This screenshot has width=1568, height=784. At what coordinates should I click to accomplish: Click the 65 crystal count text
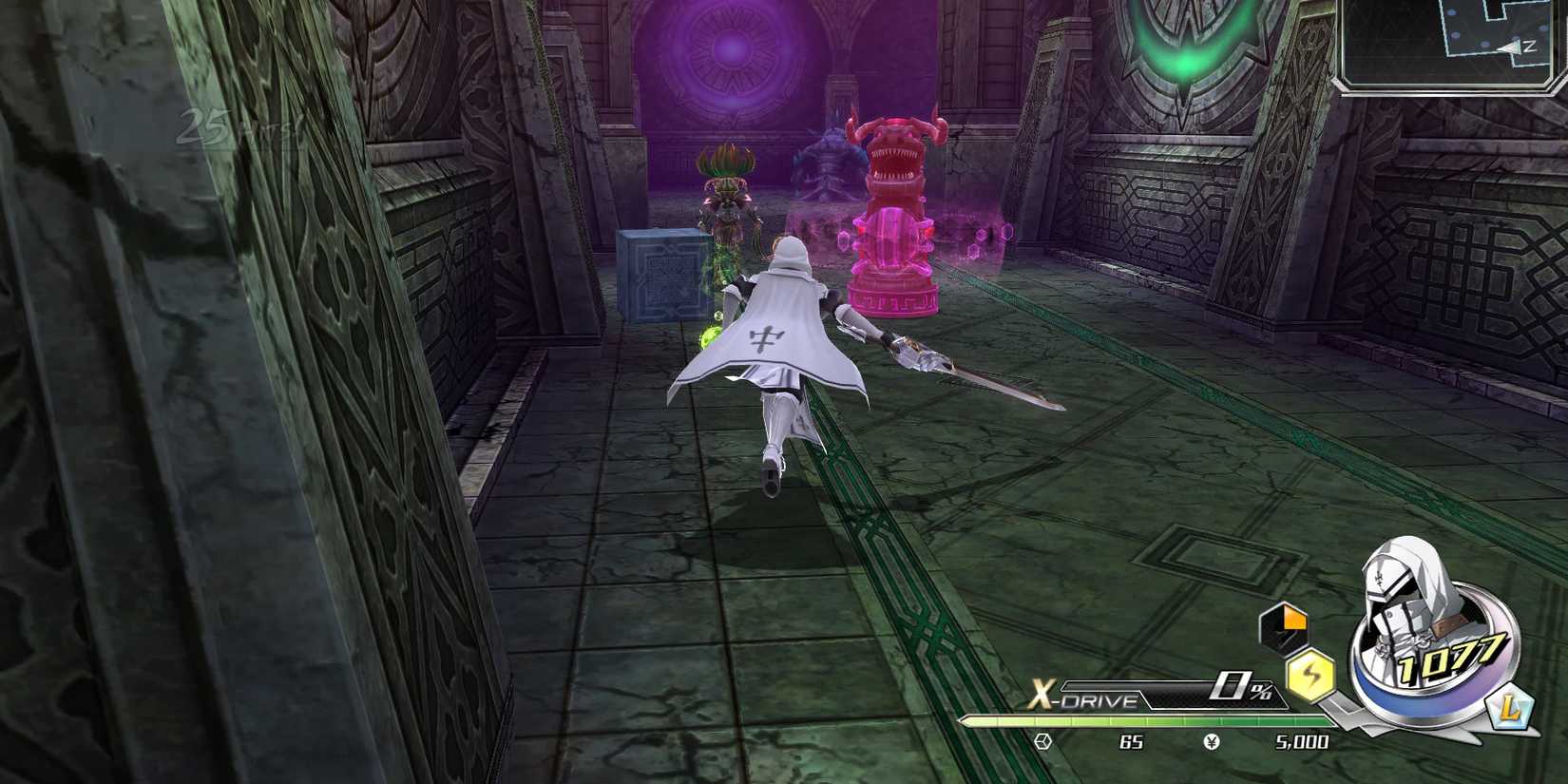pos(1130,741)
